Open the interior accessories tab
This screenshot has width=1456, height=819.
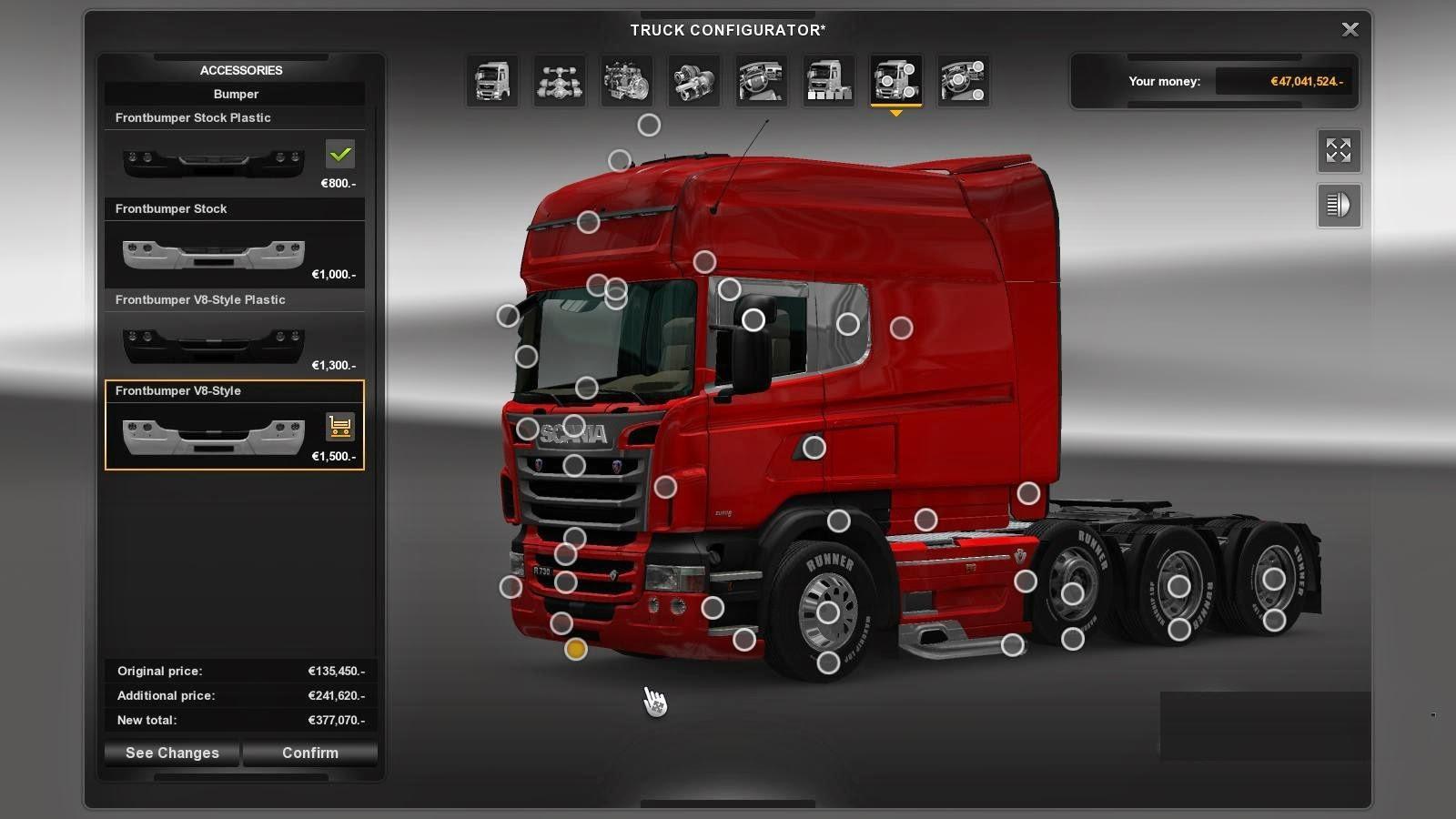[963, 81]
